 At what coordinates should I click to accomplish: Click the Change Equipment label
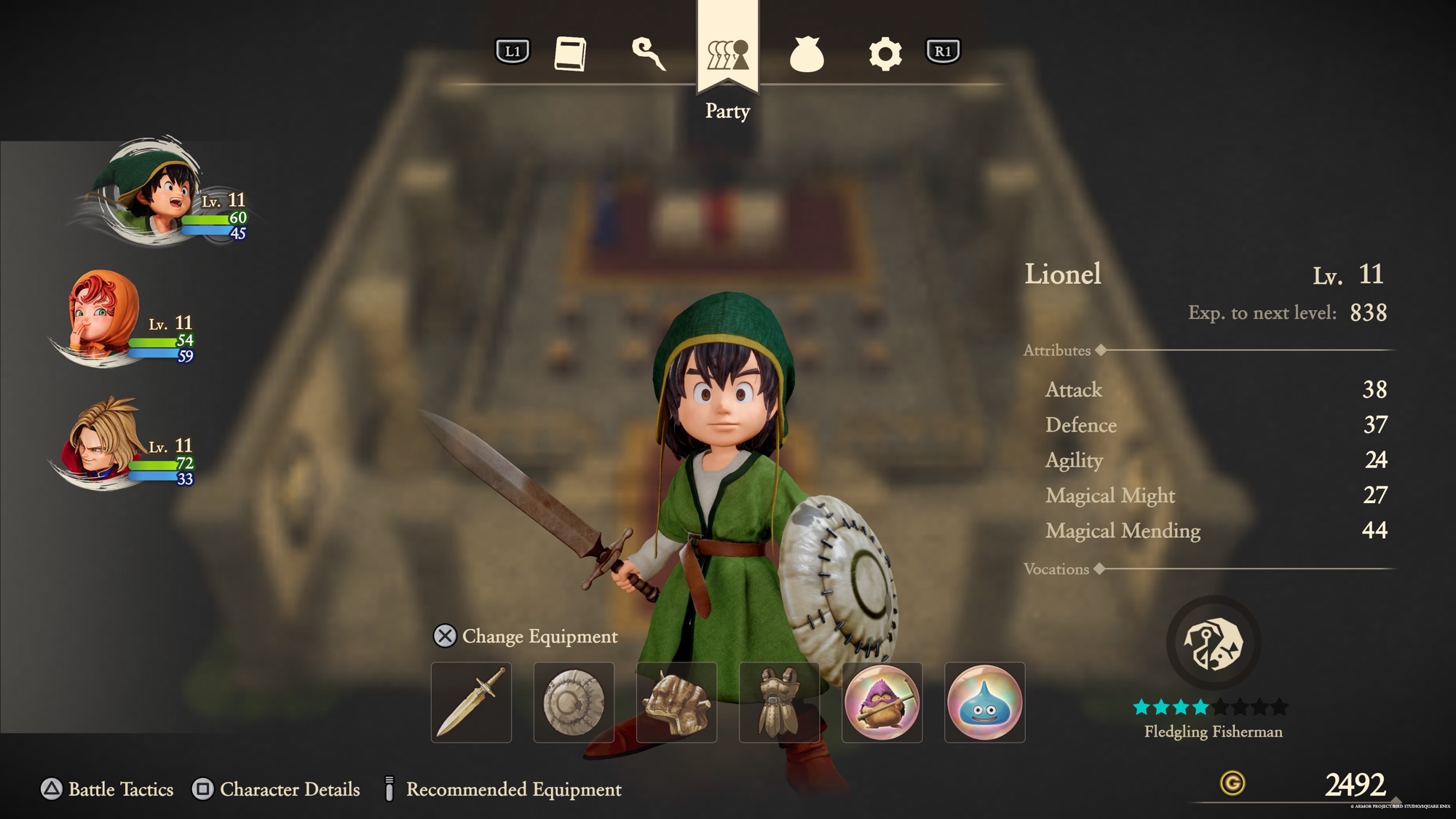pos(539,636)
